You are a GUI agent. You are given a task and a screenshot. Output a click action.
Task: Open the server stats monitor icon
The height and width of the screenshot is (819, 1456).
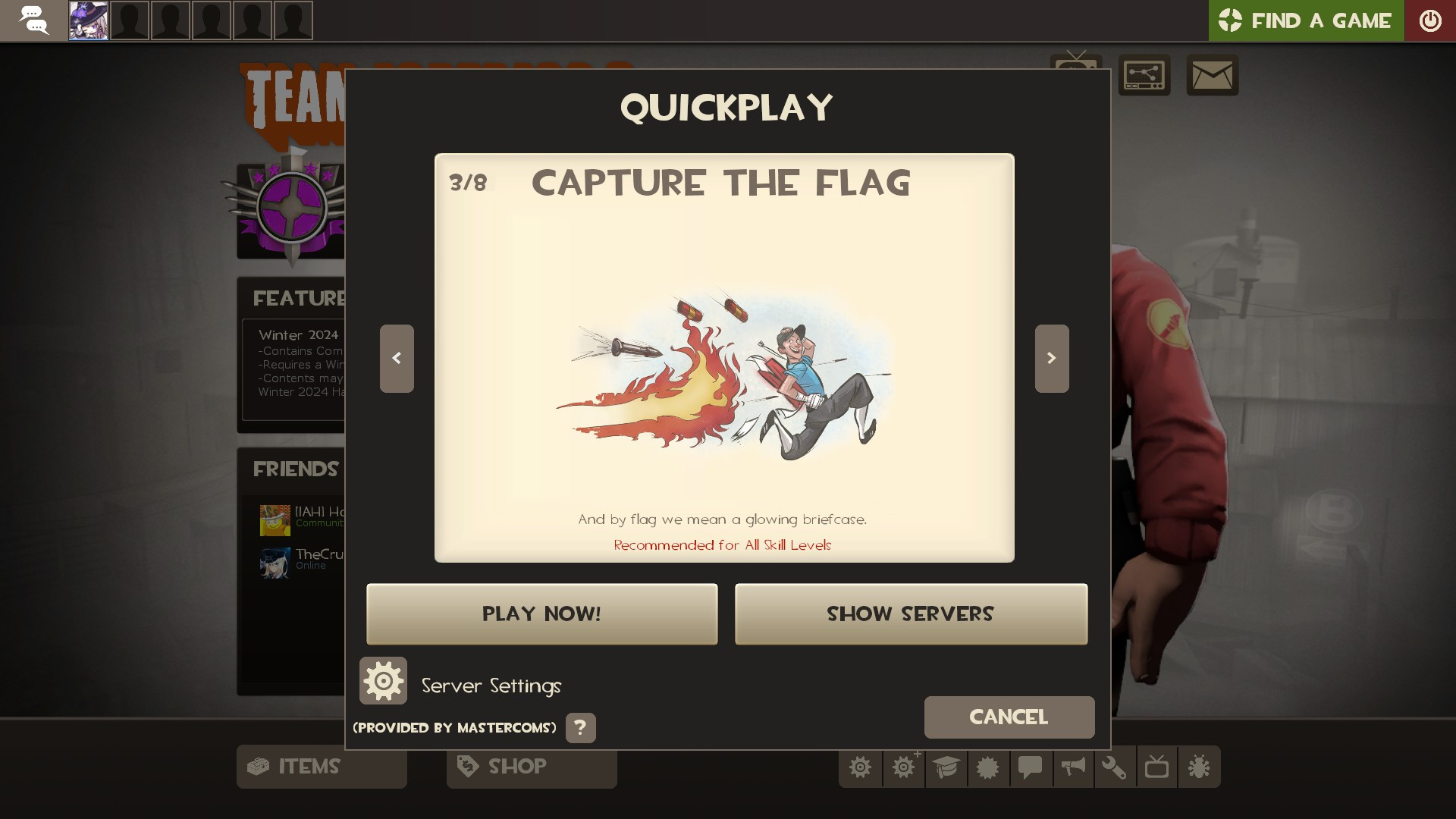click(1144, 75)
